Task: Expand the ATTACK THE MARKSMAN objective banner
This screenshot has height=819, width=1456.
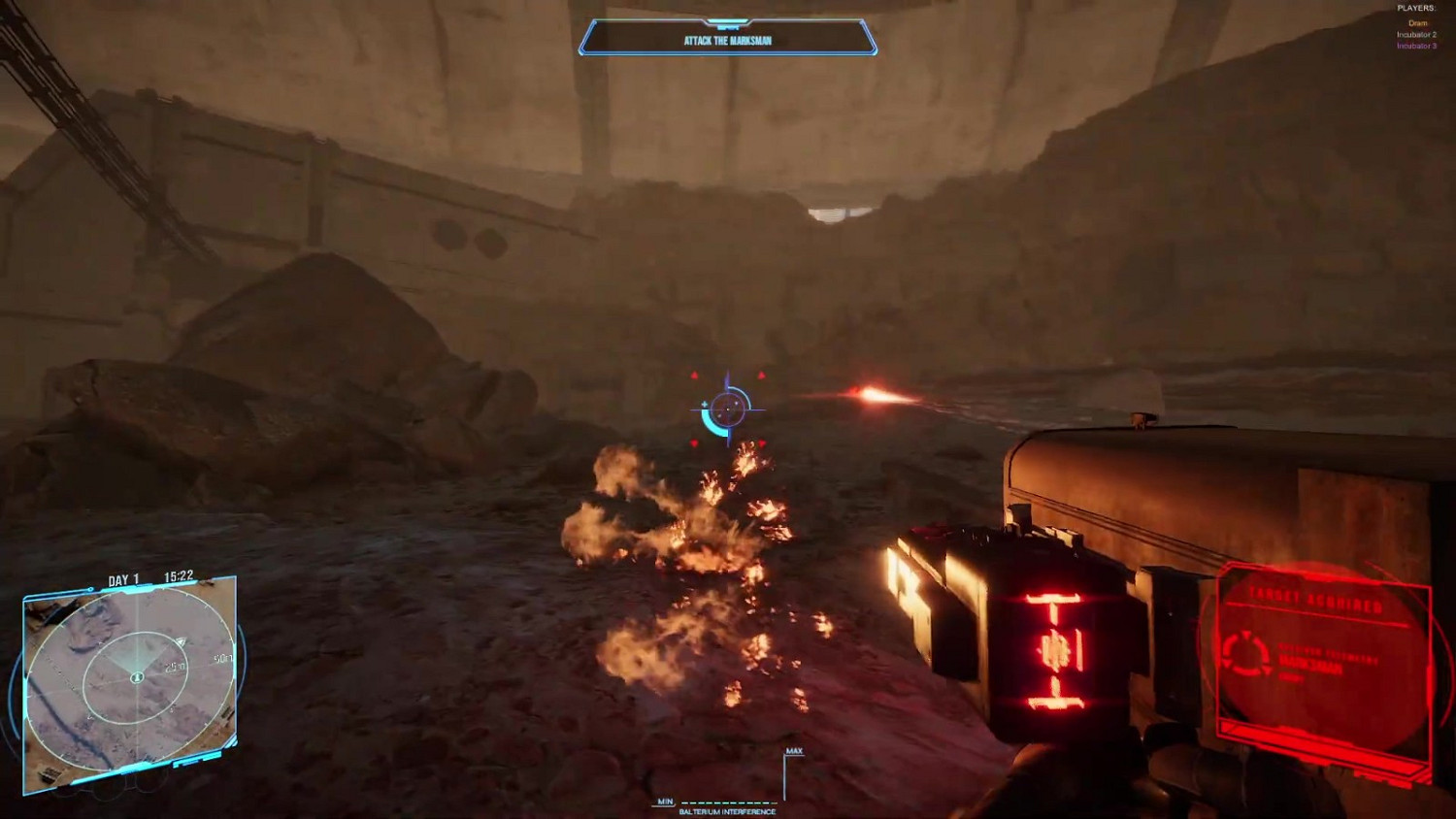Action: [x=728, y=40]
